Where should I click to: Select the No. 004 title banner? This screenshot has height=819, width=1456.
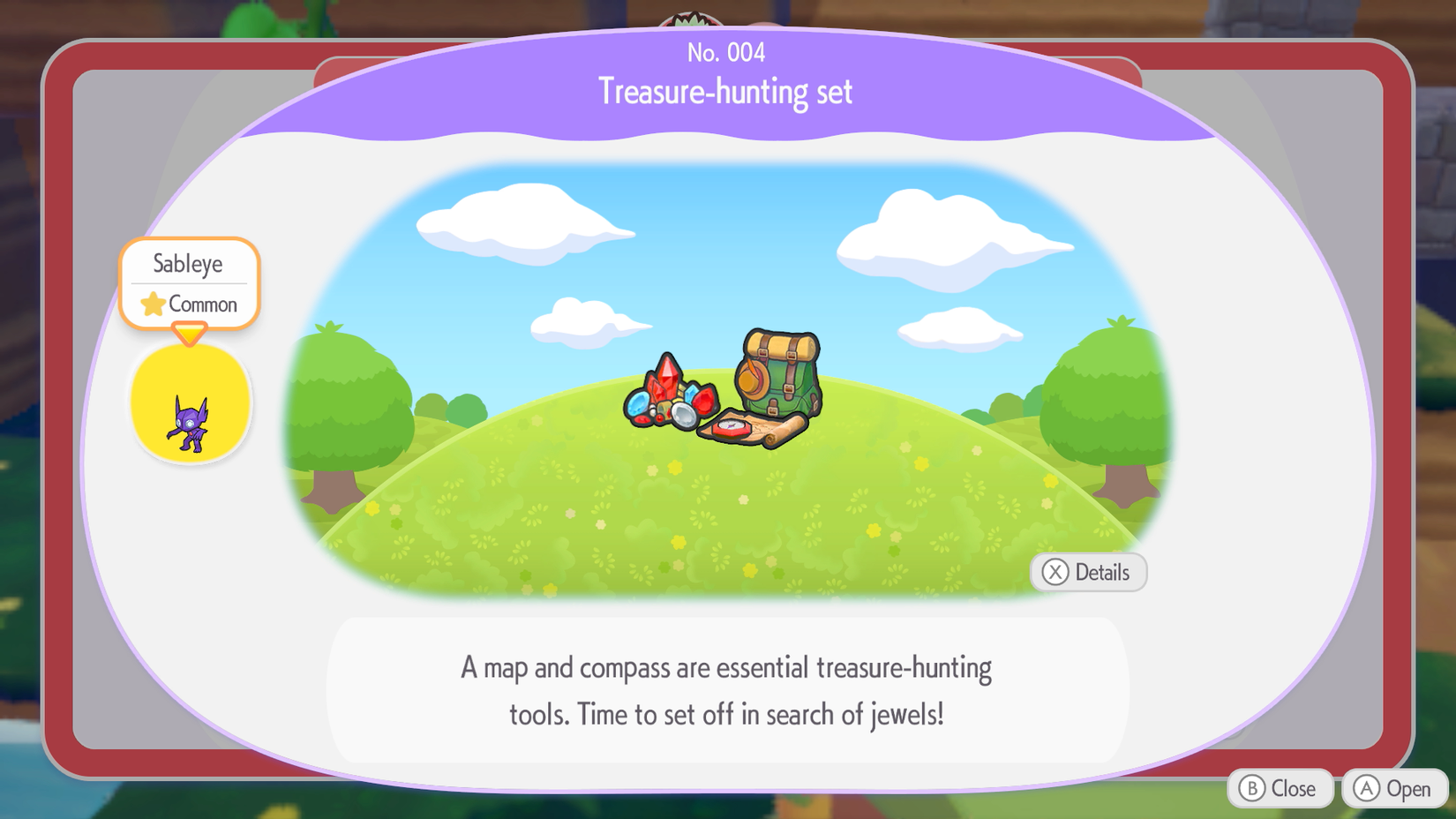tap(725, 53)
